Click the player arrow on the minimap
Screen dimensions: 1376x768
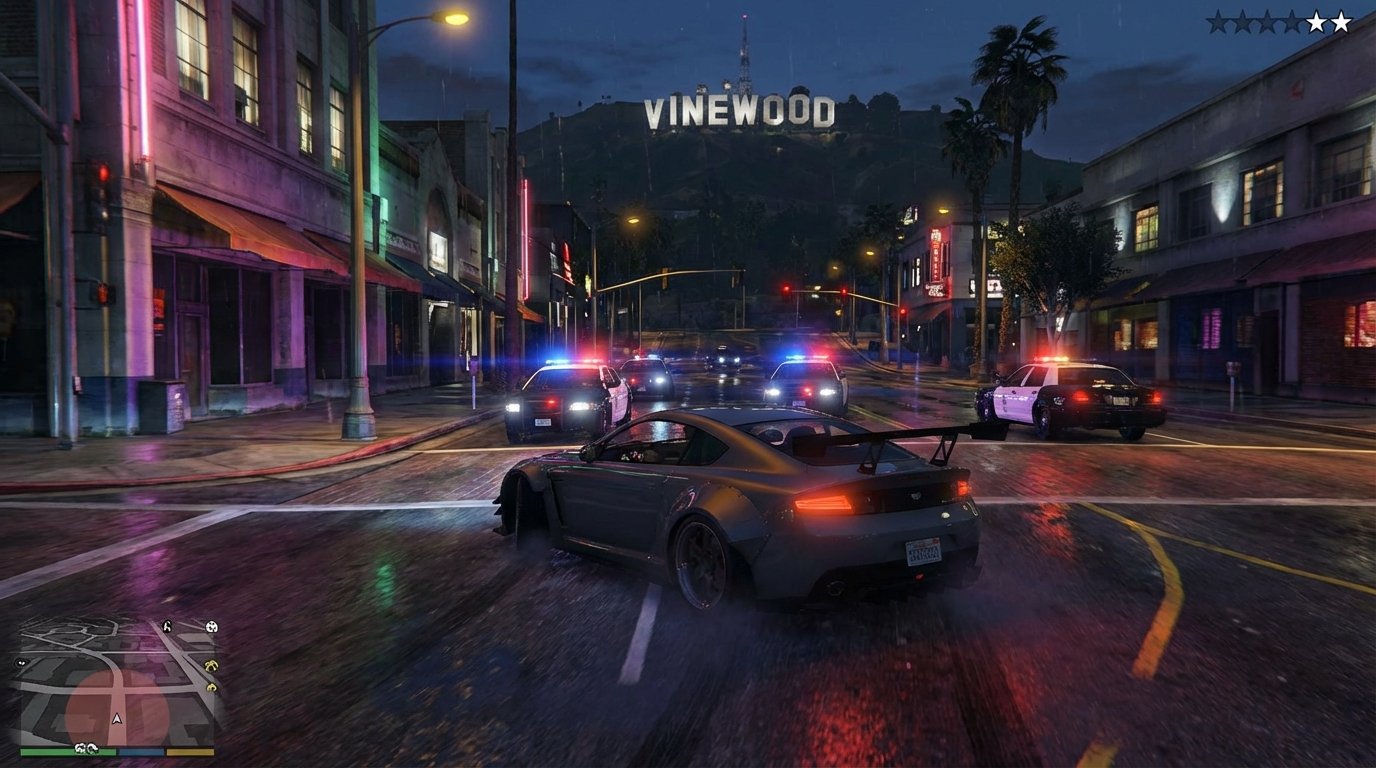pyautogui.click(x=117, y=717)
